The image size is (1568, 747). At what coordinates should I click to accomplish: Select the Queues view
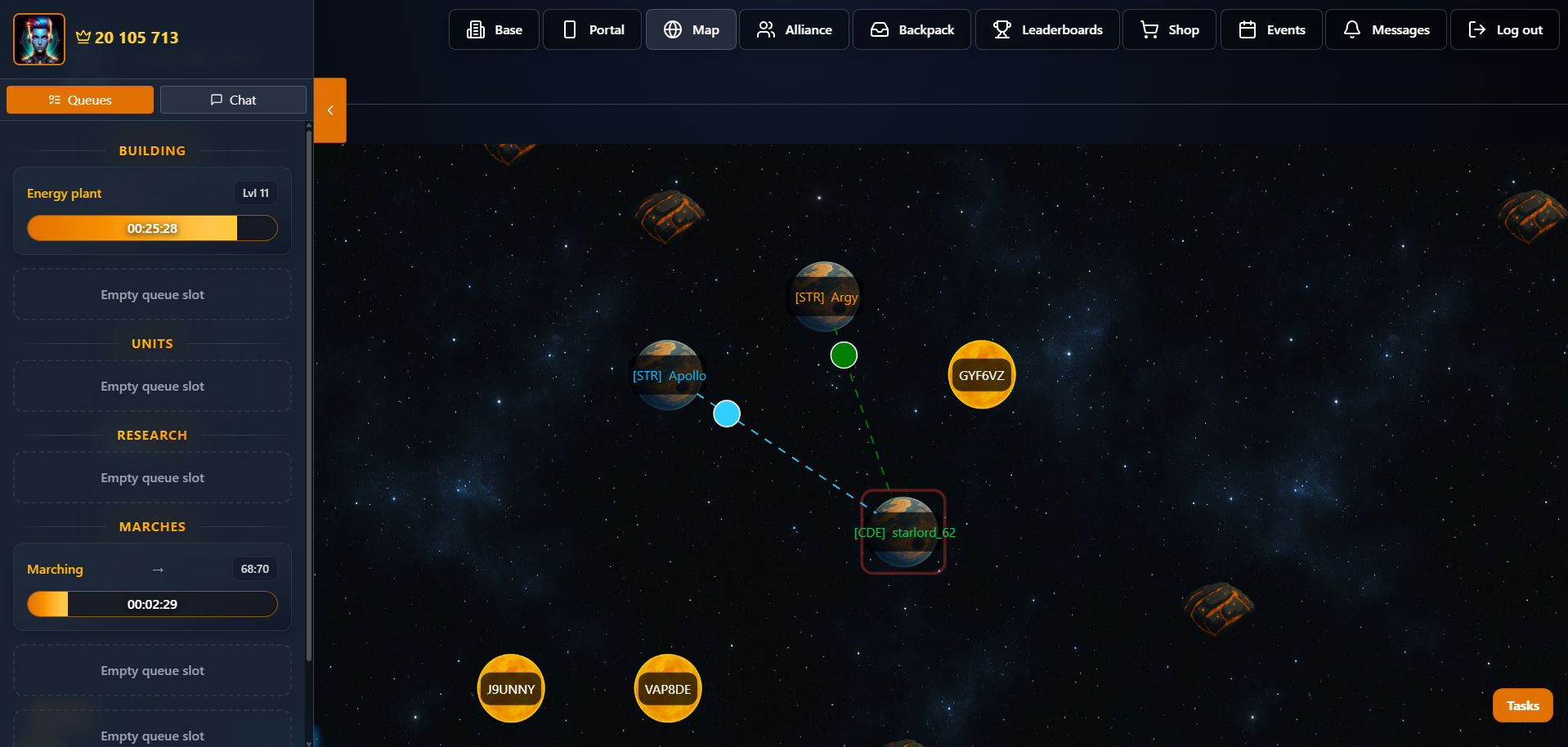point(79,99)
